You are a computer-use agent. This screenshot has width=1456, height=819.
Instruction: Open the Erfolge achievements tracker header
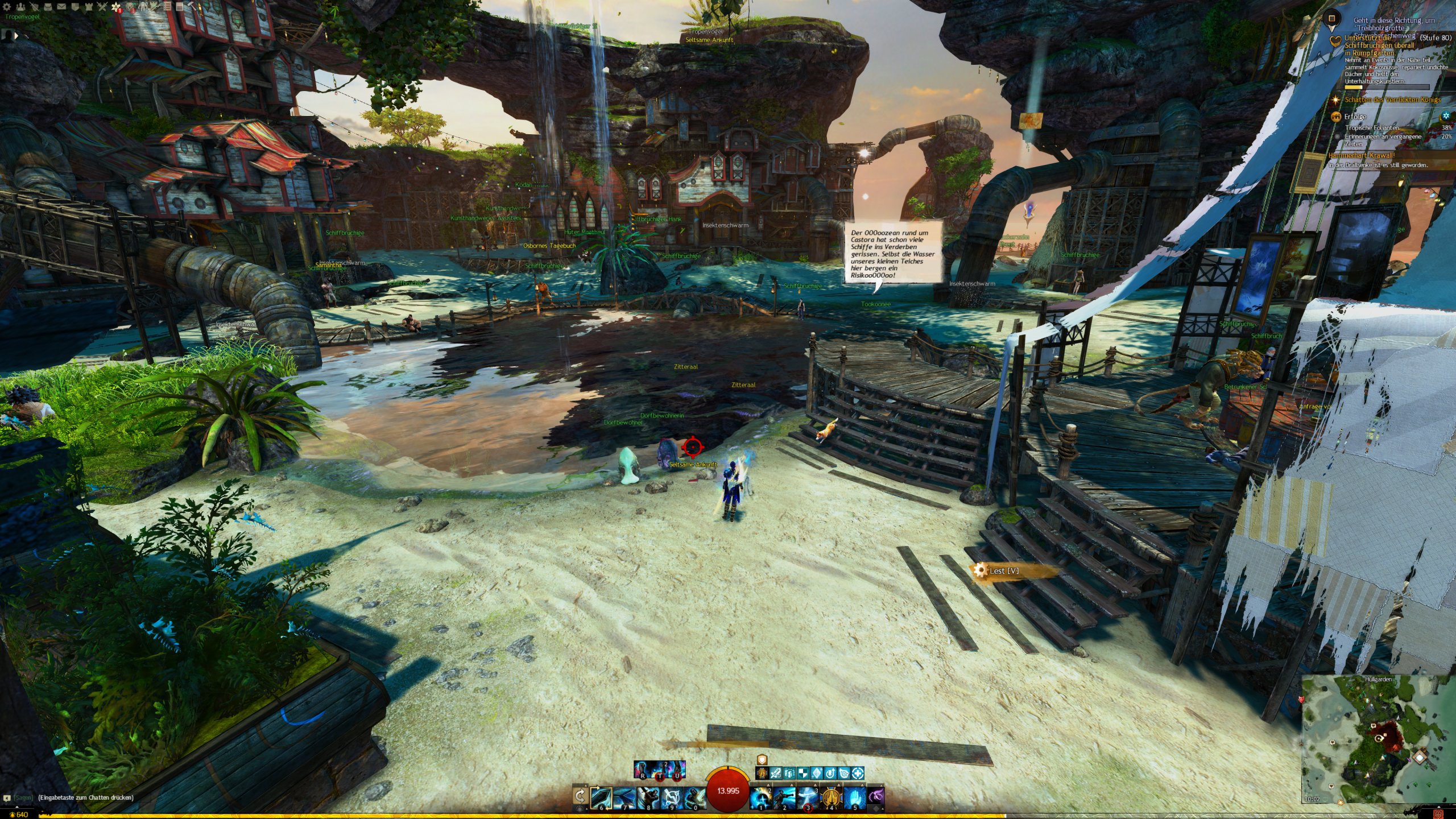(1355, 117)
